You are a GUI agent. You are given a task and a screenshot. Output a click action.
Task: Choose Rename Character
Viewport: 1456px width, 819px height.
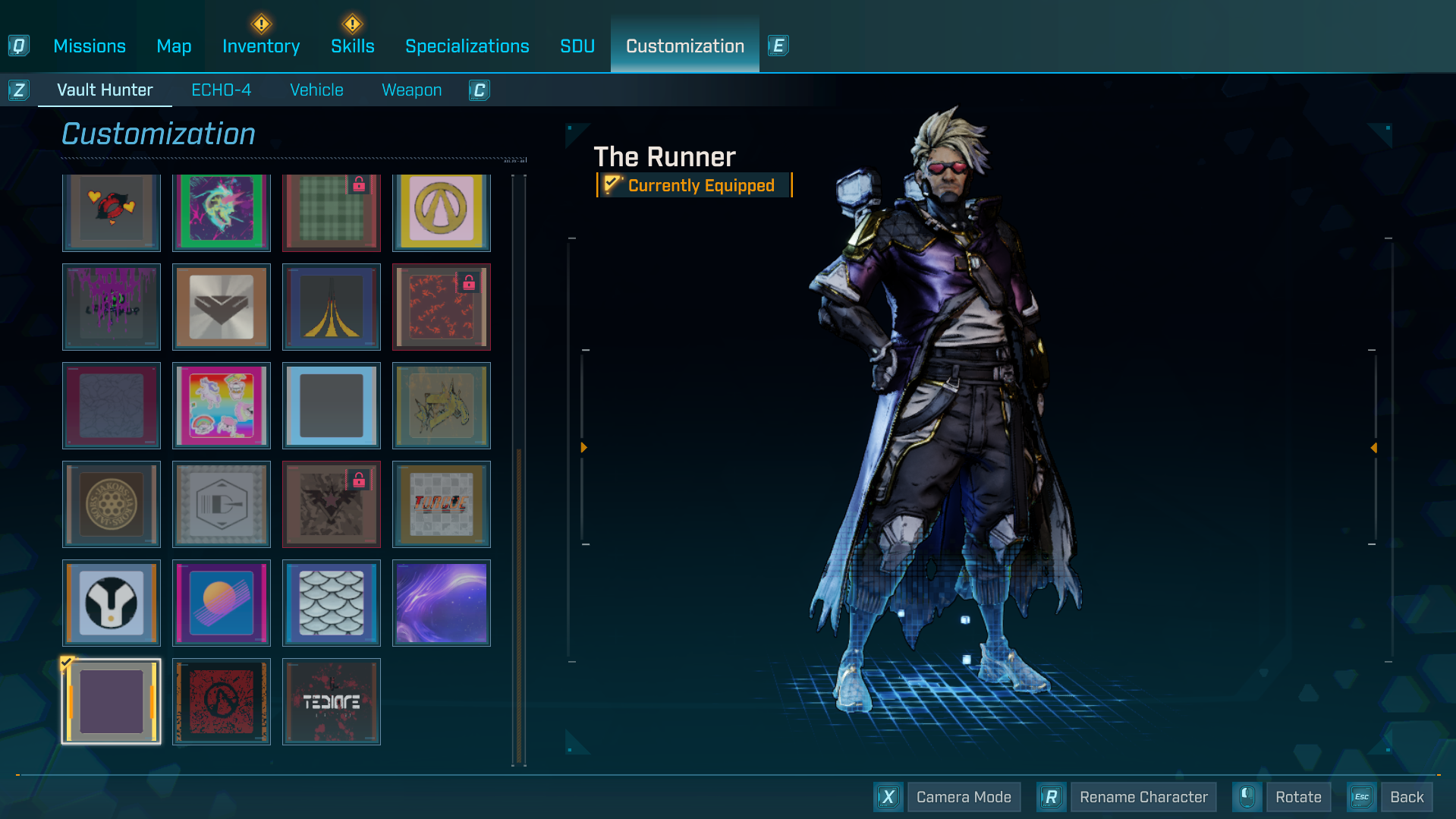(x=1143, y=797)
